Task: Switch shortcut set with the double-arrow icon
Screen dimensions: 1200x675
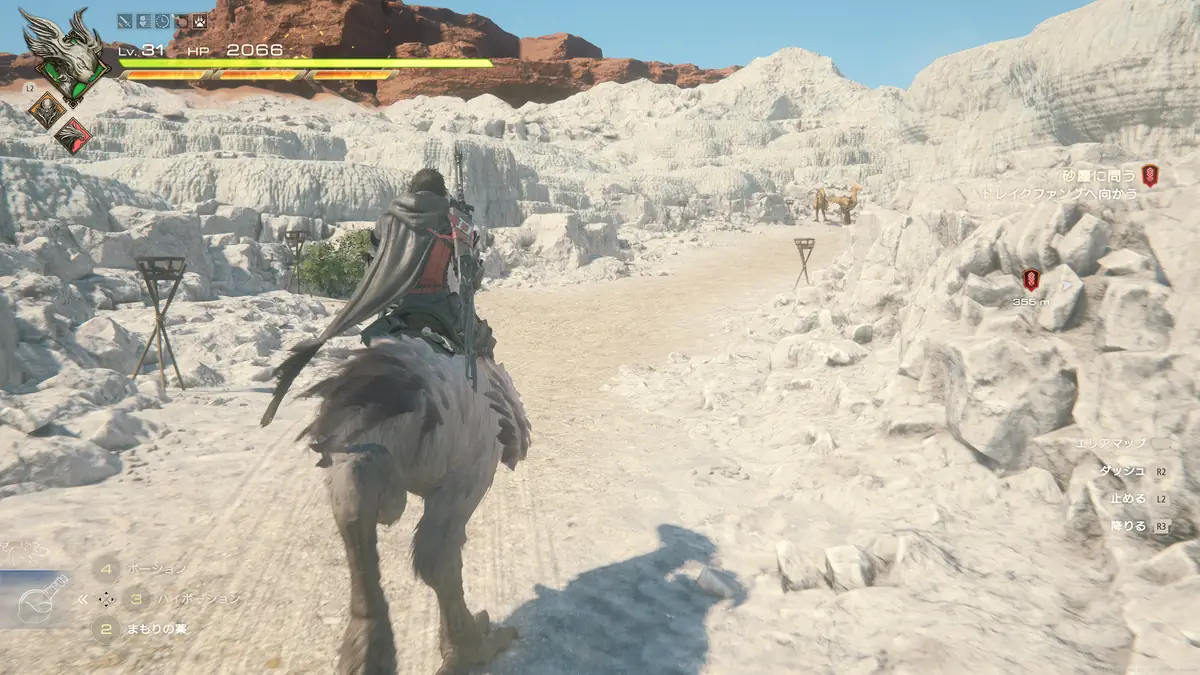Action: point(82,599)
